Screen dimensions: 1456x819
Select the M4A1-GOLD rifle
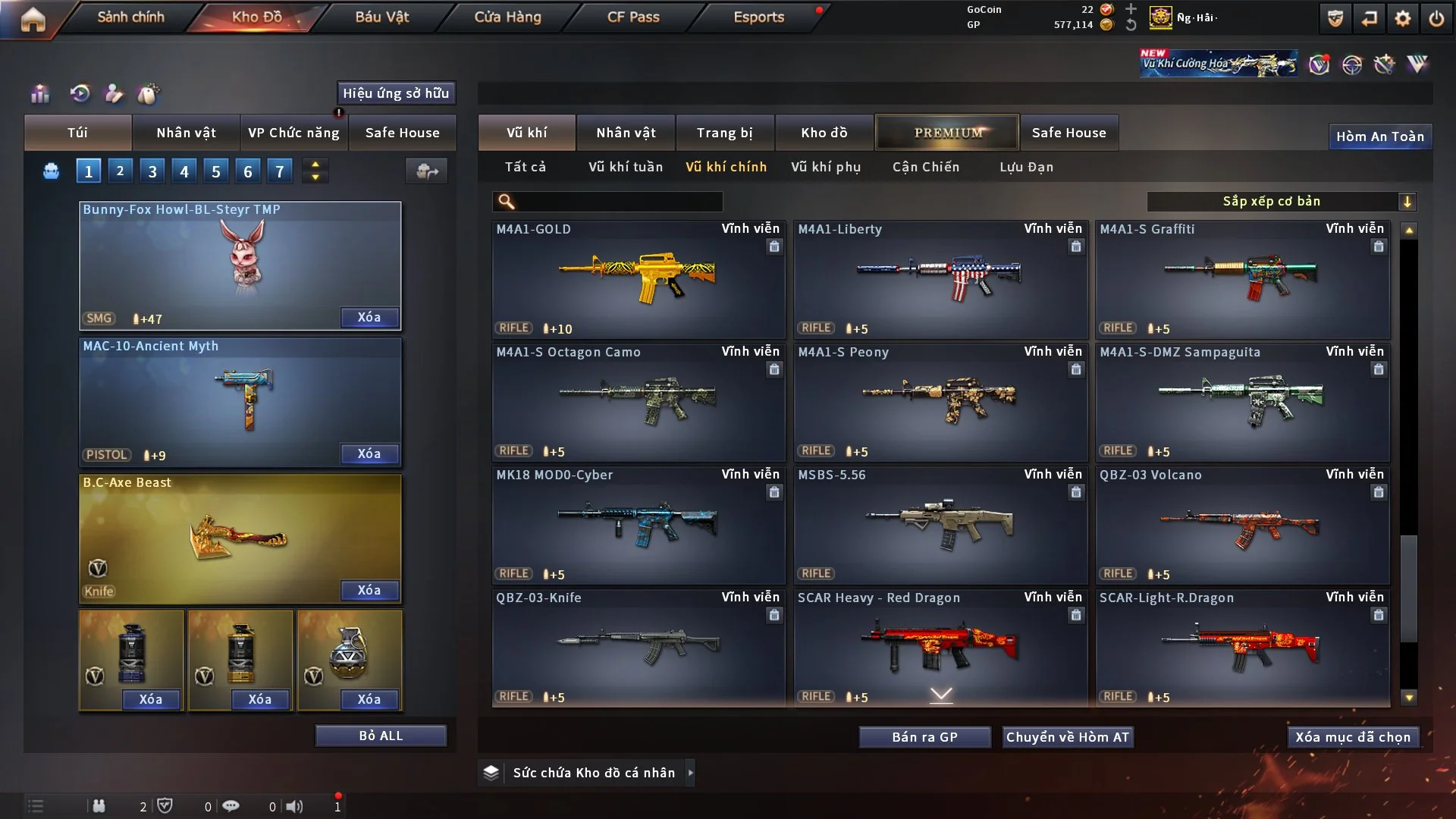(638, 278)
